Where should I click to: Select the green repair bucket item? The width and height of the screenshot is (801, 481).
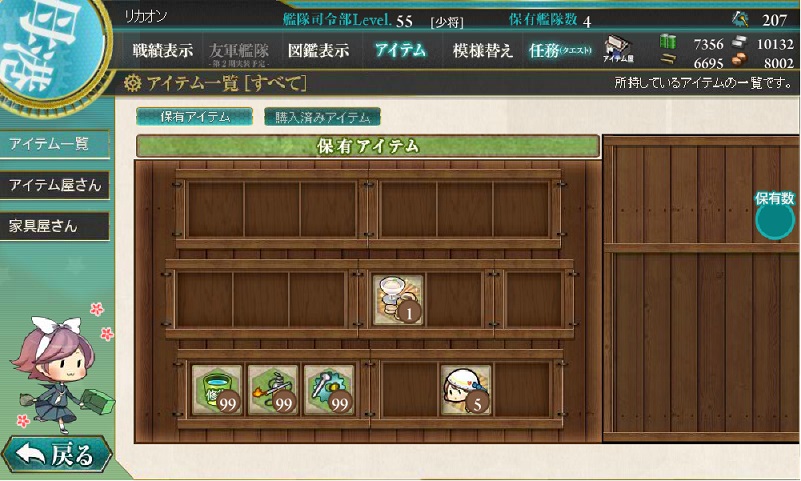(217, 390)
